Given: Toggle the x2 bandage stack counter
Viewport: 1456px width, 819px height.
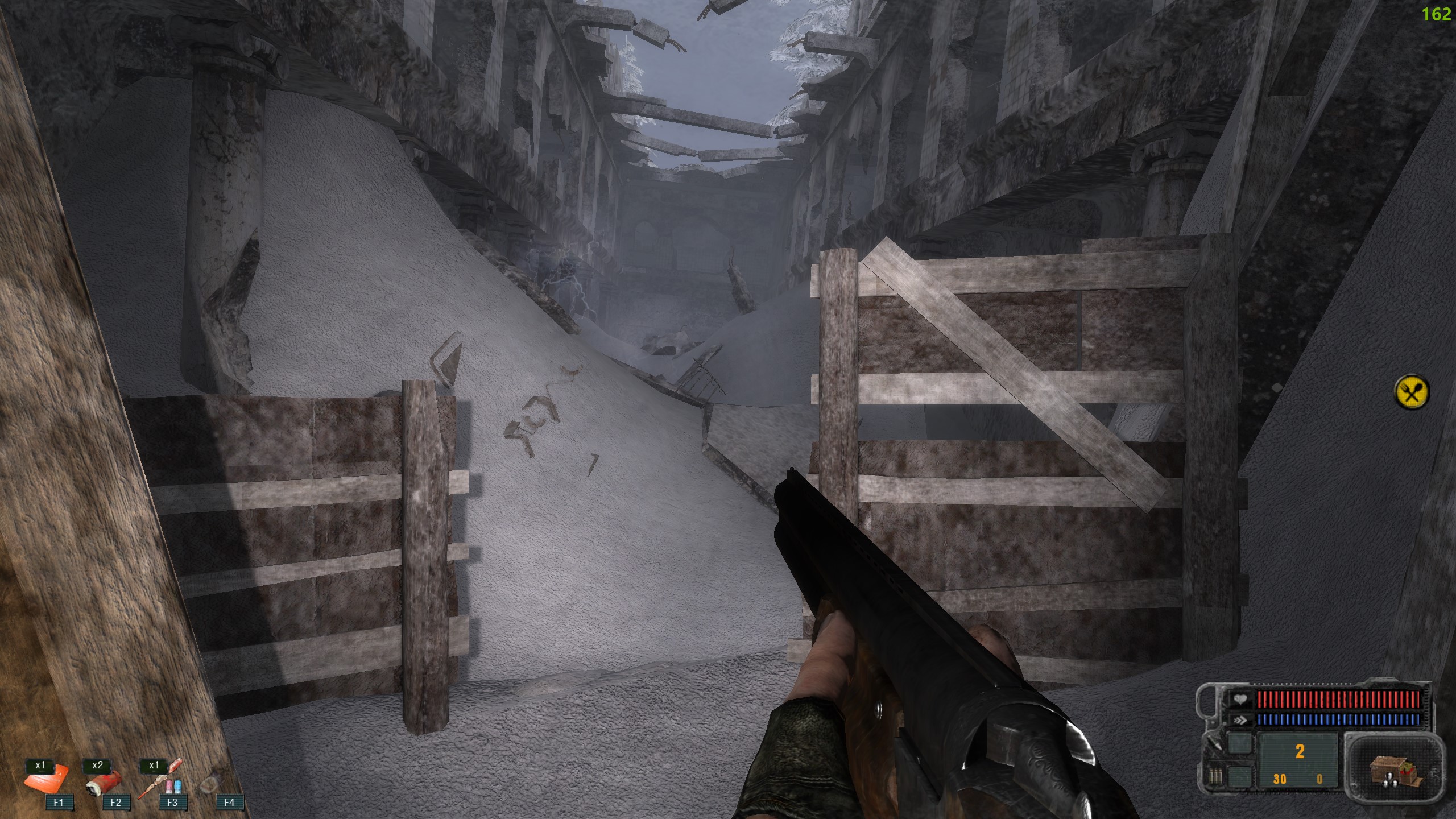Looking at the screenshot, I should (x=98, y=767).
